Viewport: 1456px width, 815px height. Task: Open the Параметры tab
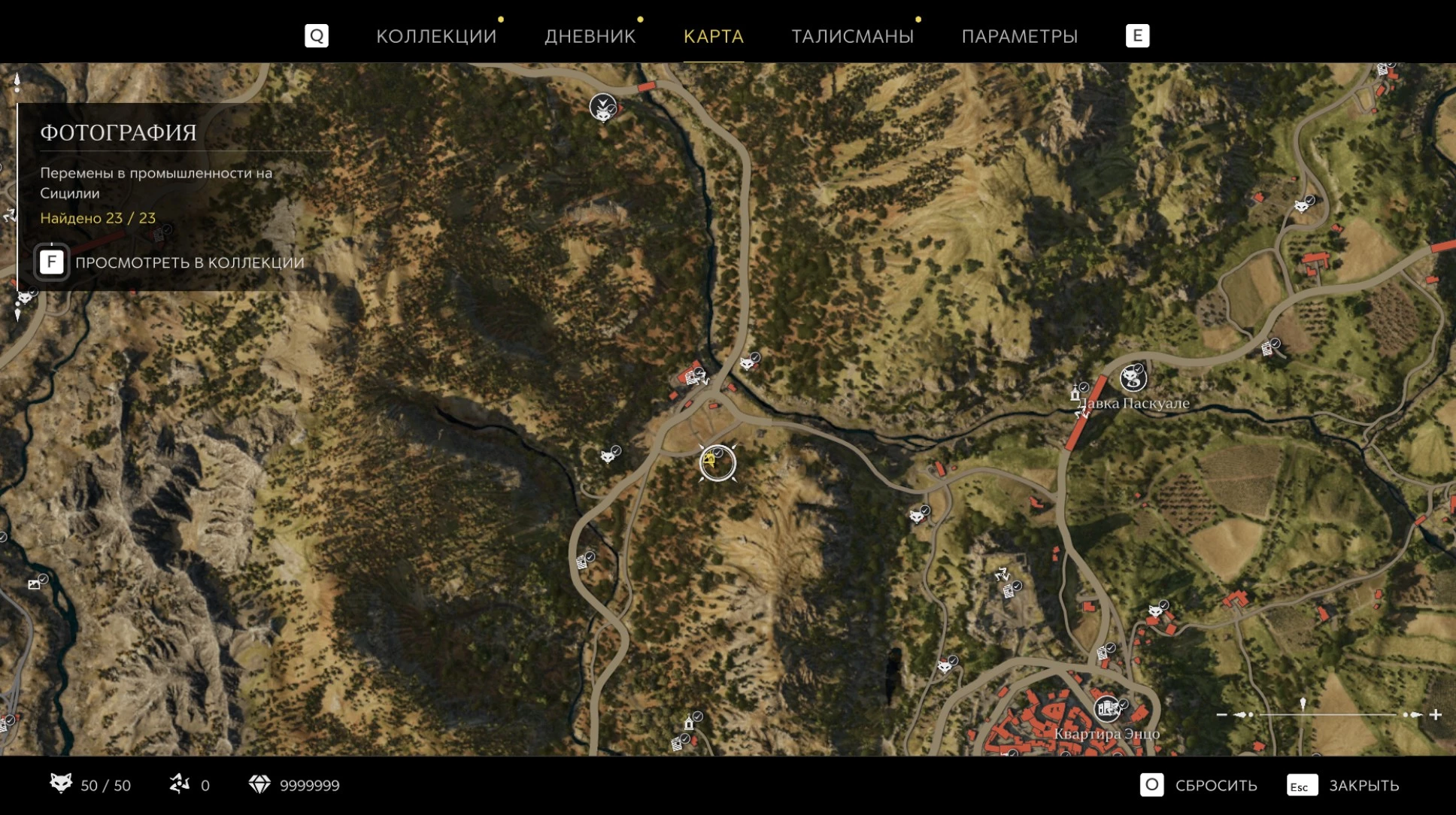tap(1019, 36)
